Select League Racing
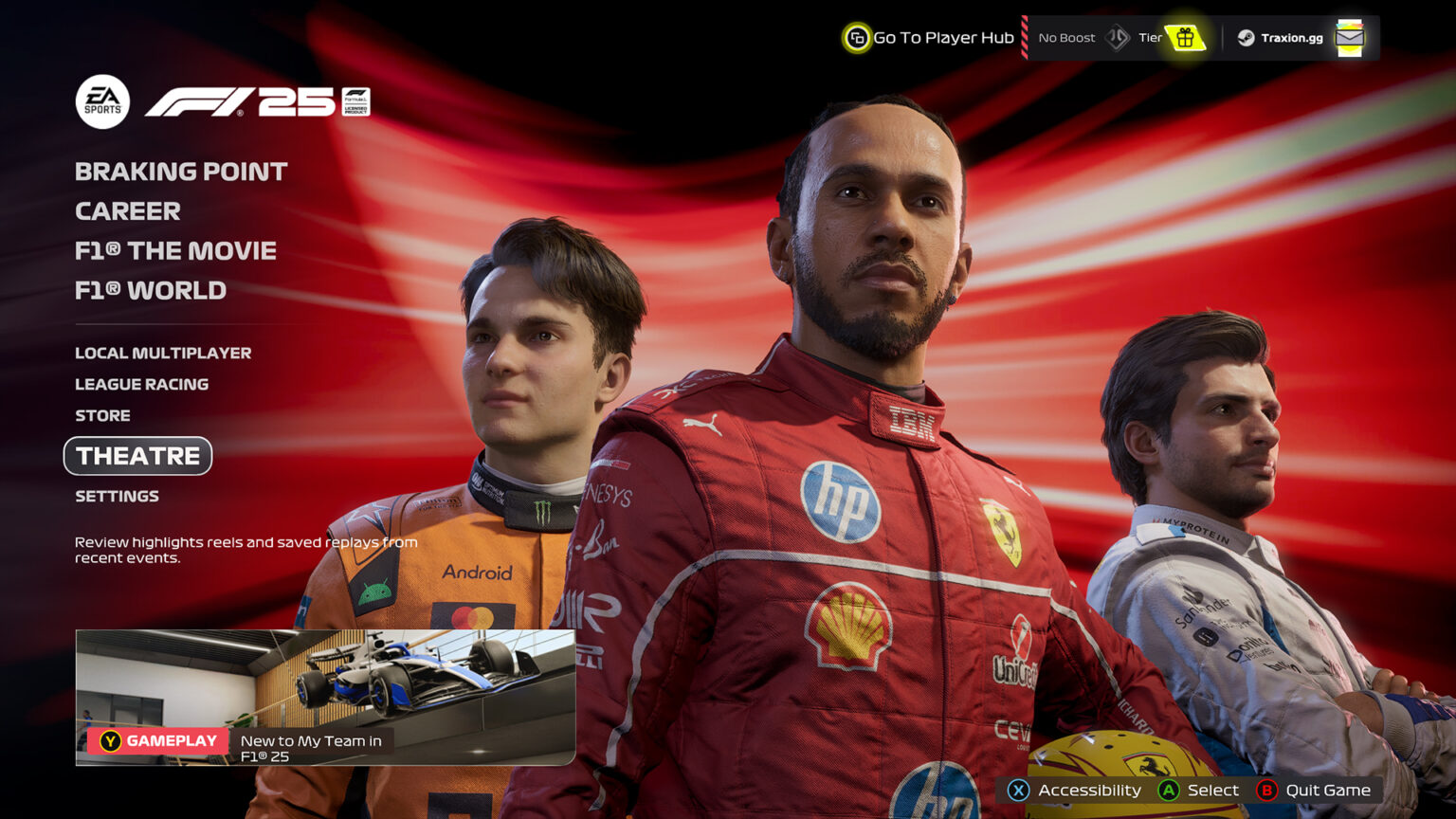This screenshot has height=819, width=1456. 141,385
